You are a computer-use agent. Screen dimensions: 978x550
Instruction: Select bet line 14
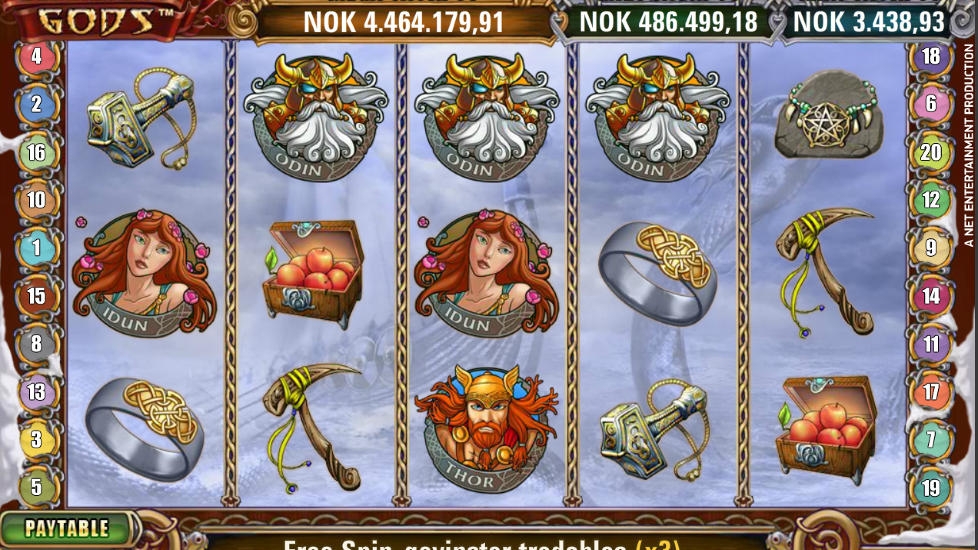click(x=931, y=296)
